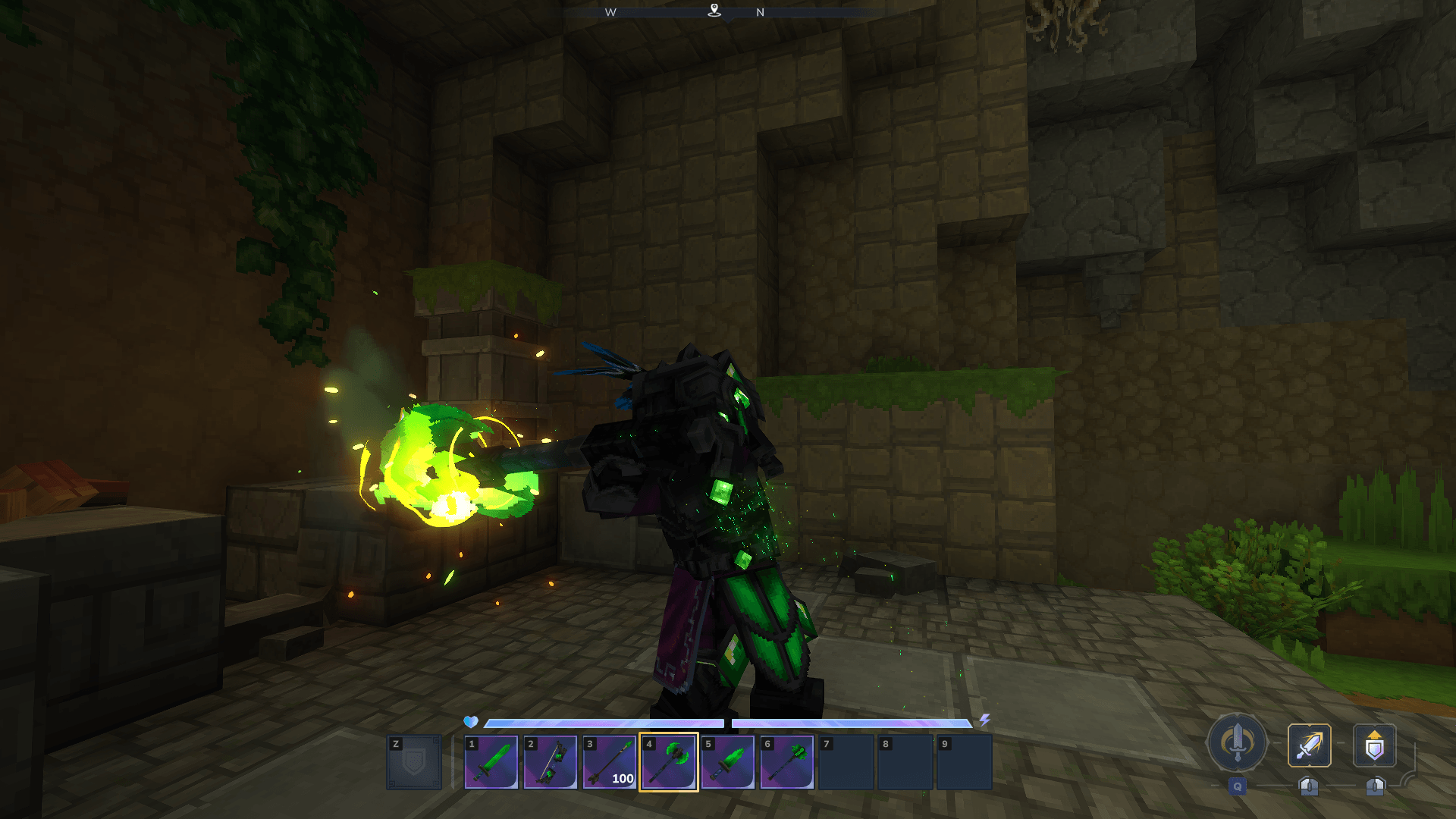Image resolution: width=1456 pixels, height=819 pixels.
Task: Click the compass location marker
Action: [714, 11]
